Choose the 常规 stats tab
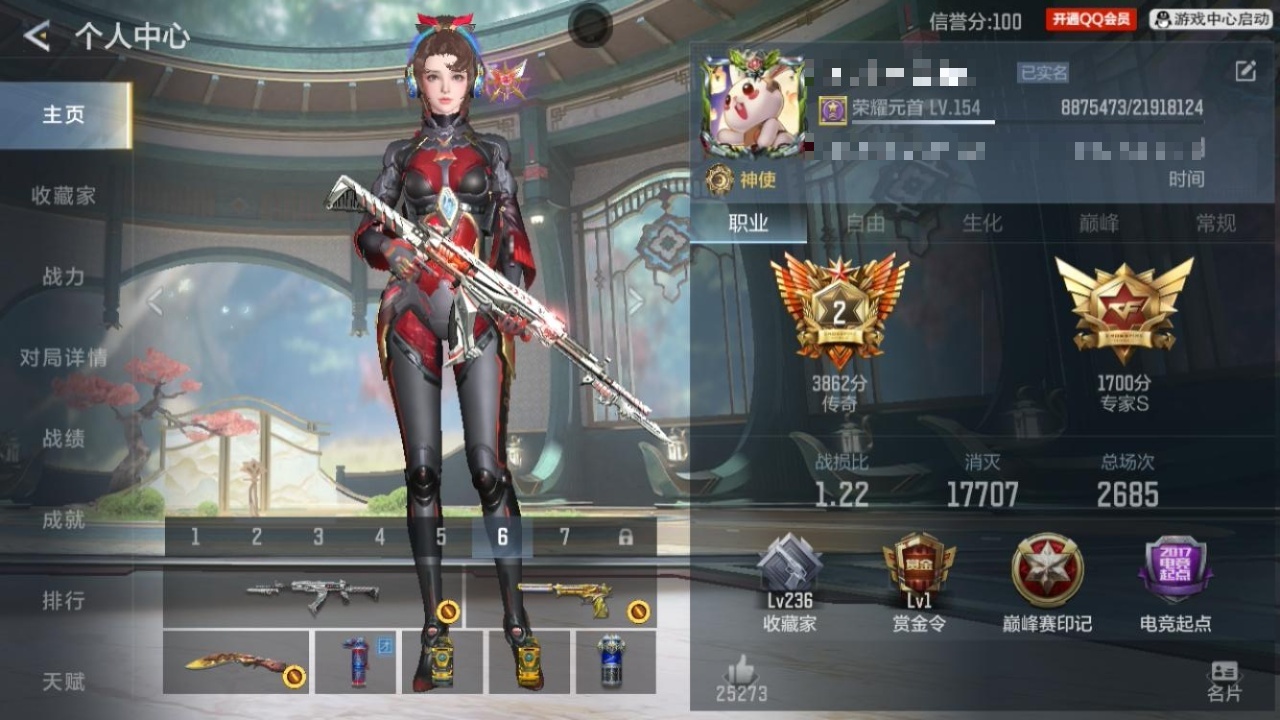This screenshot has width=1280, height=720. [1216, 223]
